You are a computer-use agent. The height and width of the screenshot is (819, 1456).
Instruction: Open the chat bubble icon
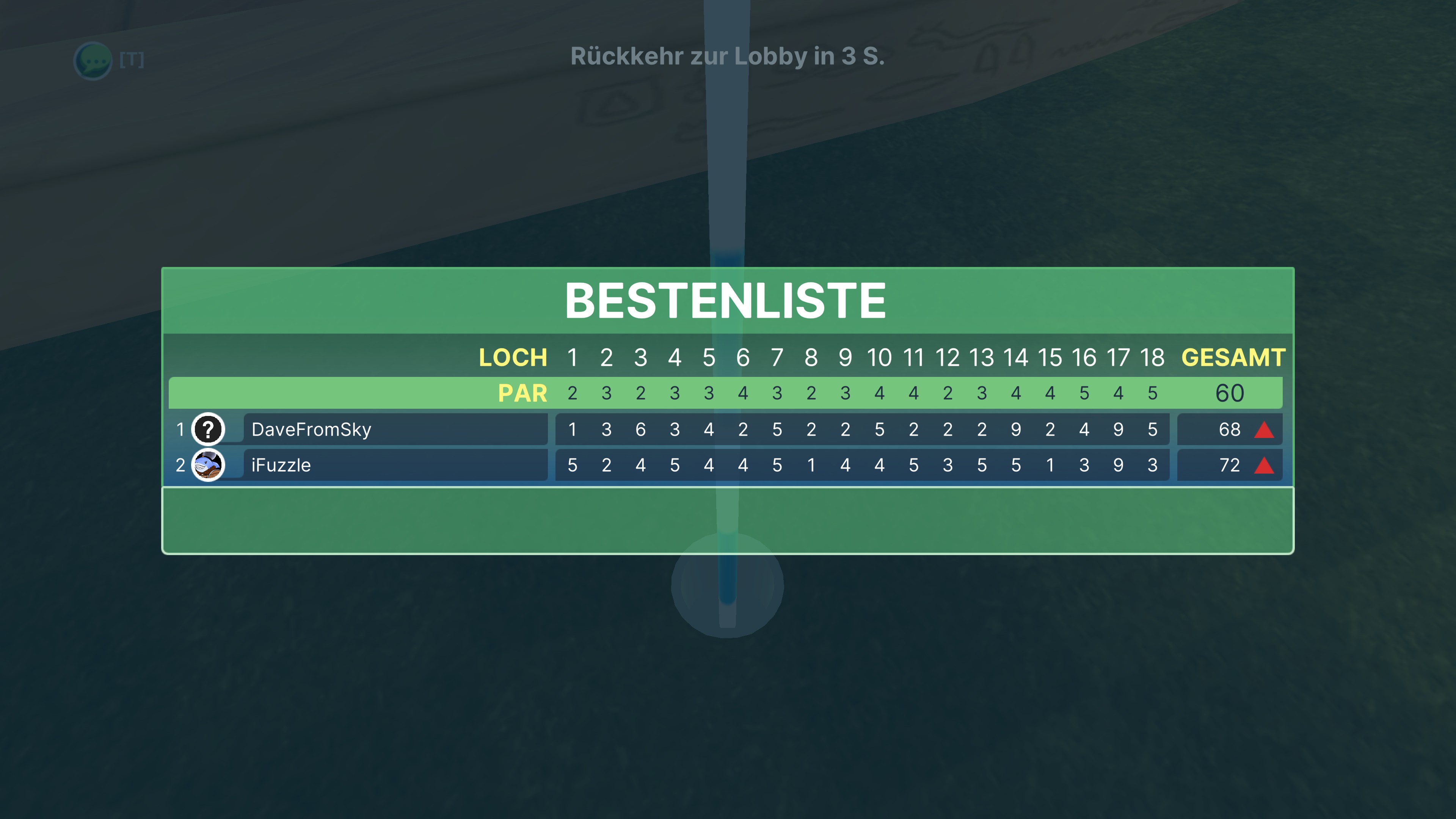coord(93,61)
